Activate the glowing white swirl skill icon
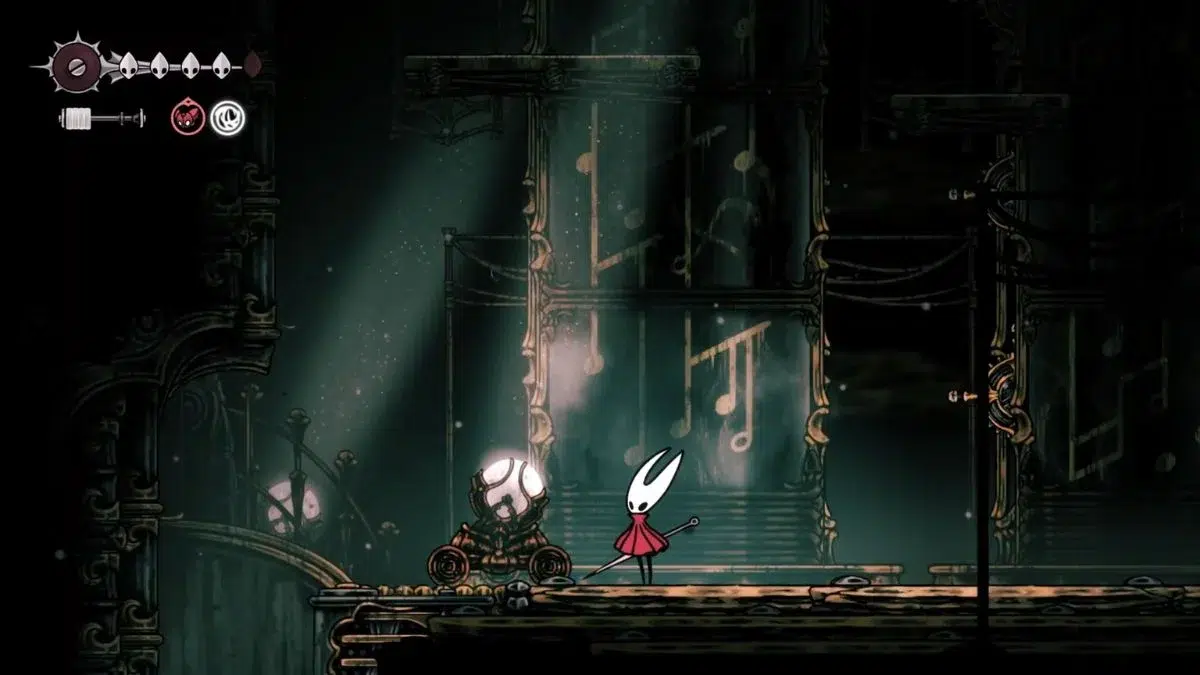 tap(227, 118)
